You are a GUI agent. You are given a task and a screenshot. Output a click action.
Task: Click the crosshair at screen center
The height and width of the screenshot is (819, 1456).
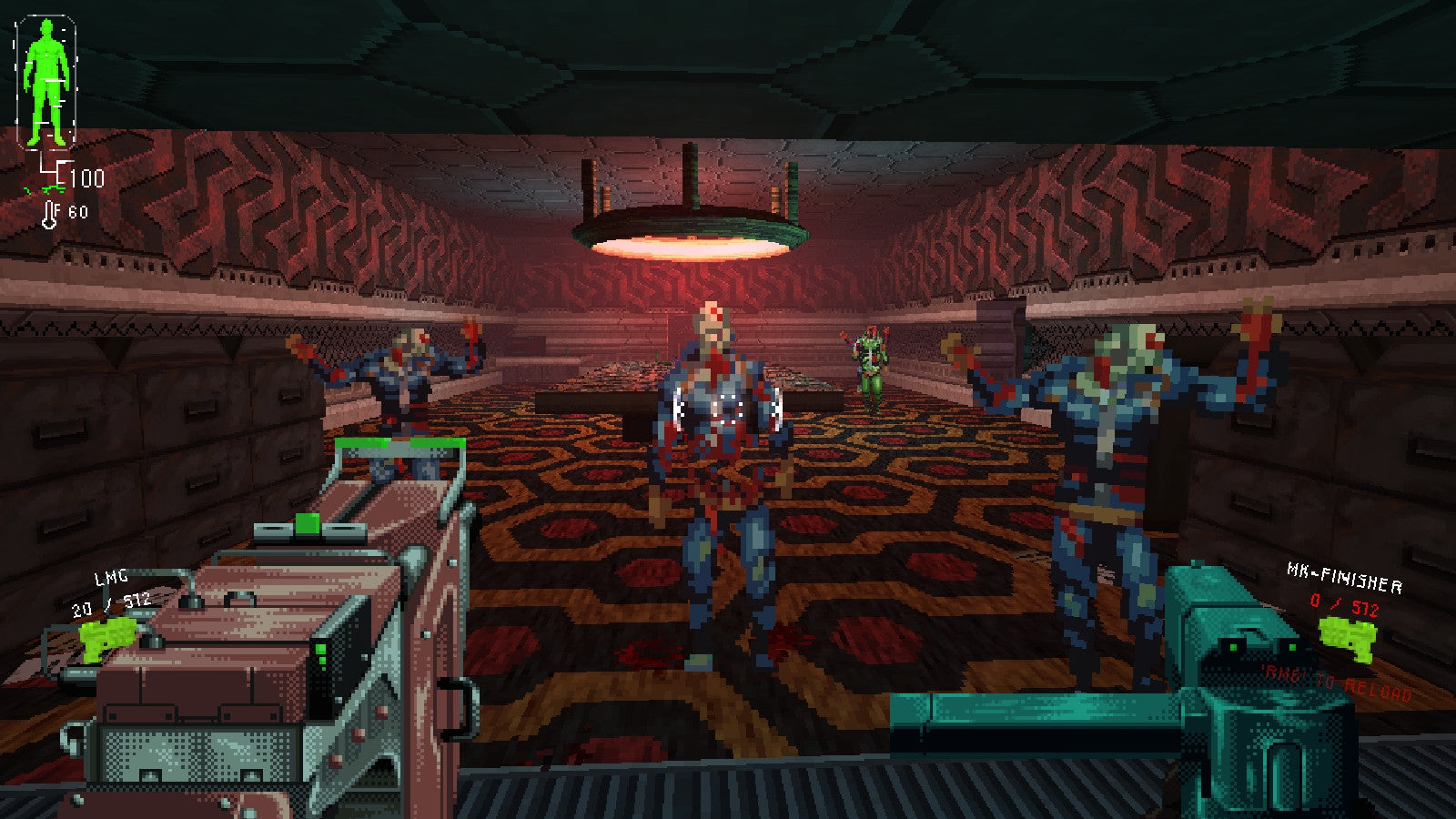point(728,409)
